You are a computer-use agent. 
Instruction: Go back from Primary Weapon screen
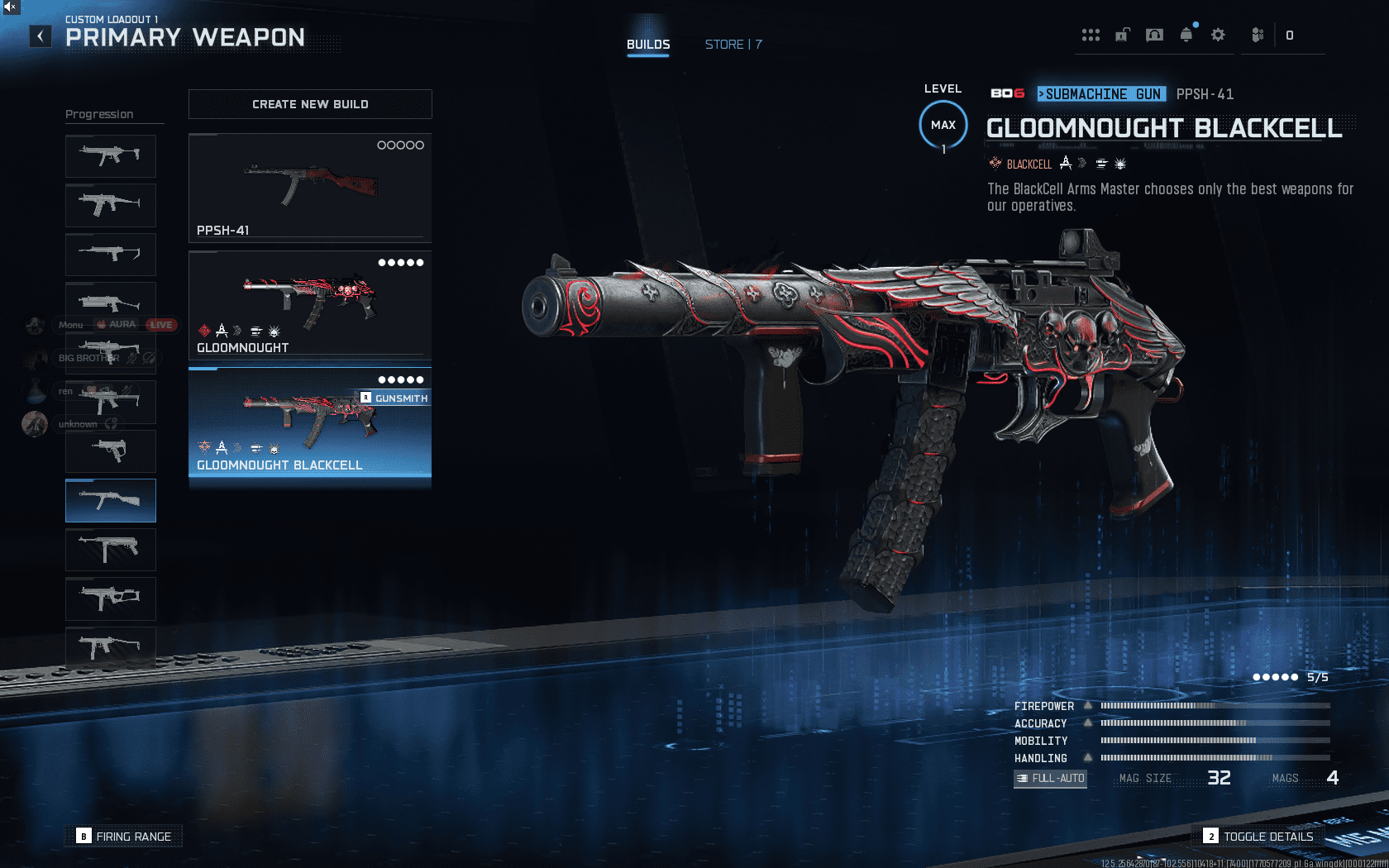(x=41, y=36)
